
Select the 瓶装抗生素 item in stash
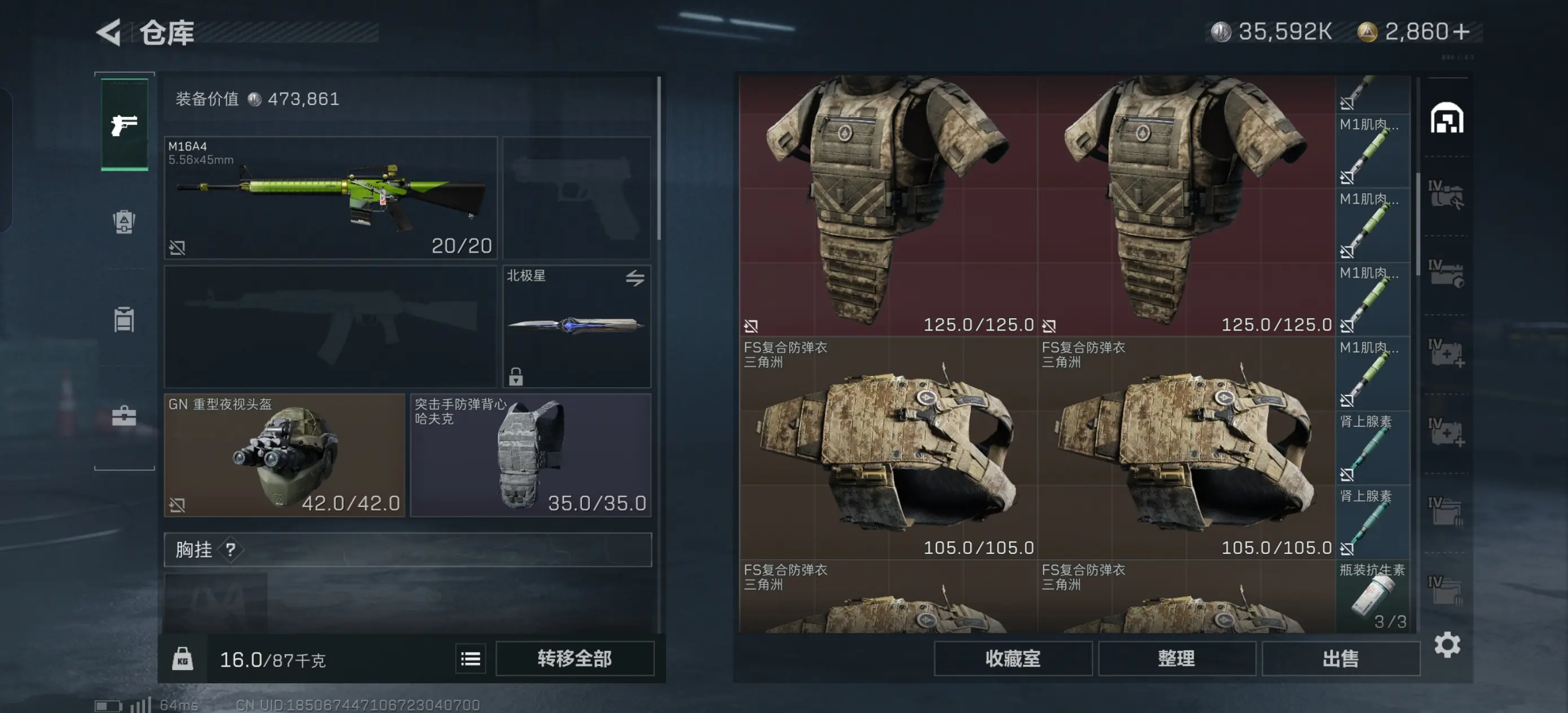pos(1373,596)
